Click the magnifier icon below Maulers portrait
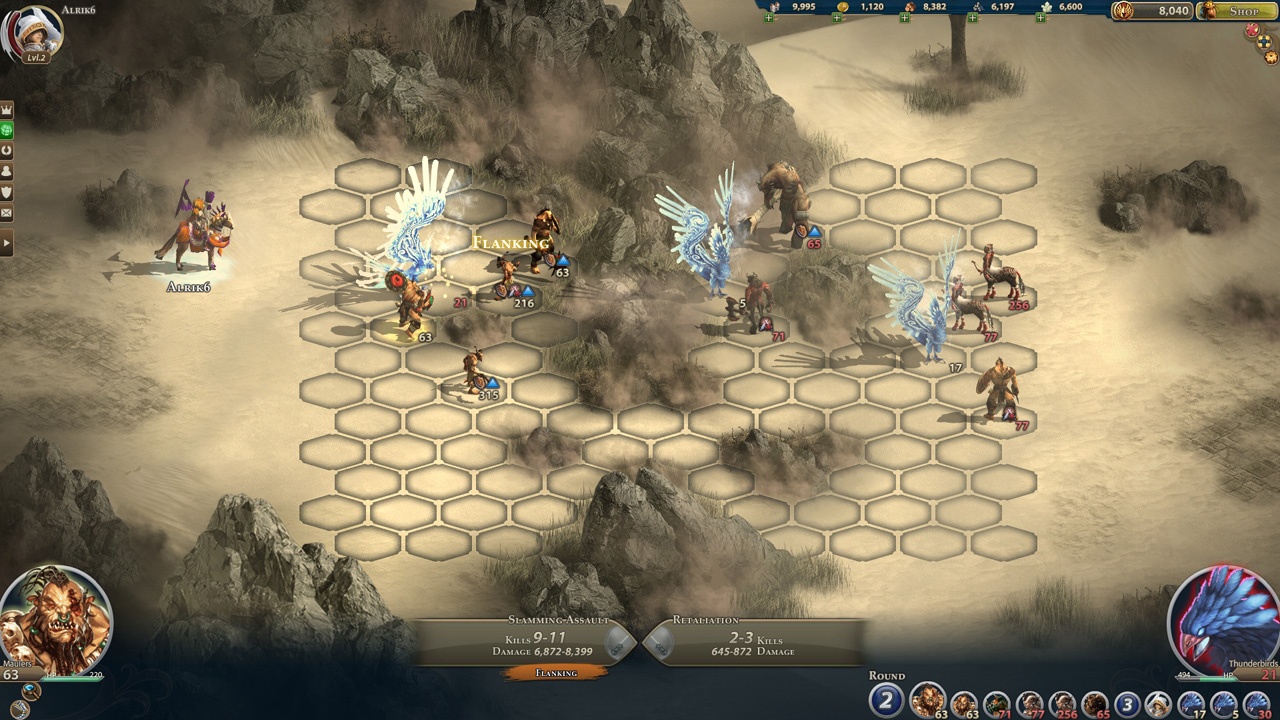Image resolution: width=1280 pixels, height=720 pixels. pyautogui.click(x=32, y=692)
